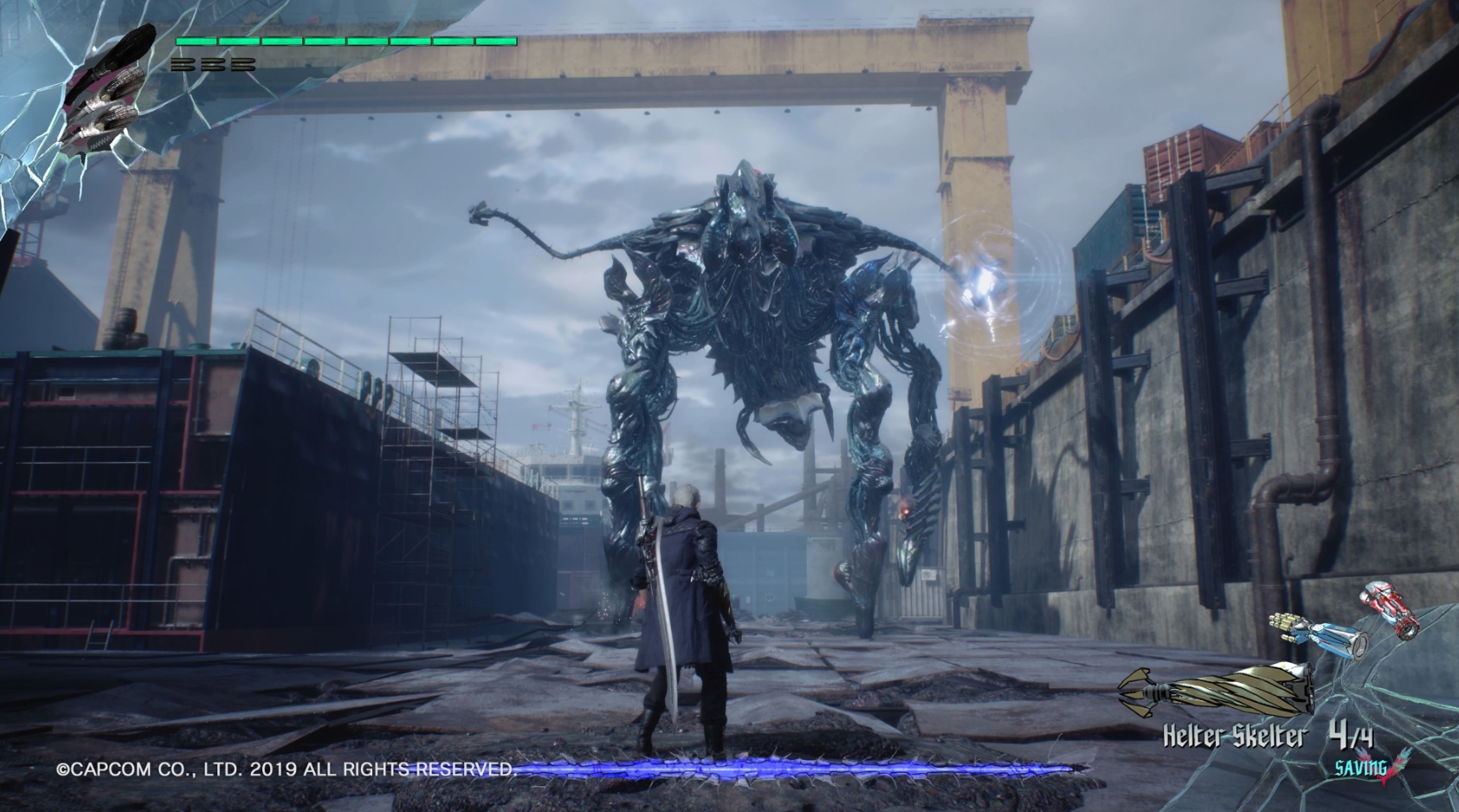
Task: Toggle the leftmost health bar segment
Action: point(197,41)
